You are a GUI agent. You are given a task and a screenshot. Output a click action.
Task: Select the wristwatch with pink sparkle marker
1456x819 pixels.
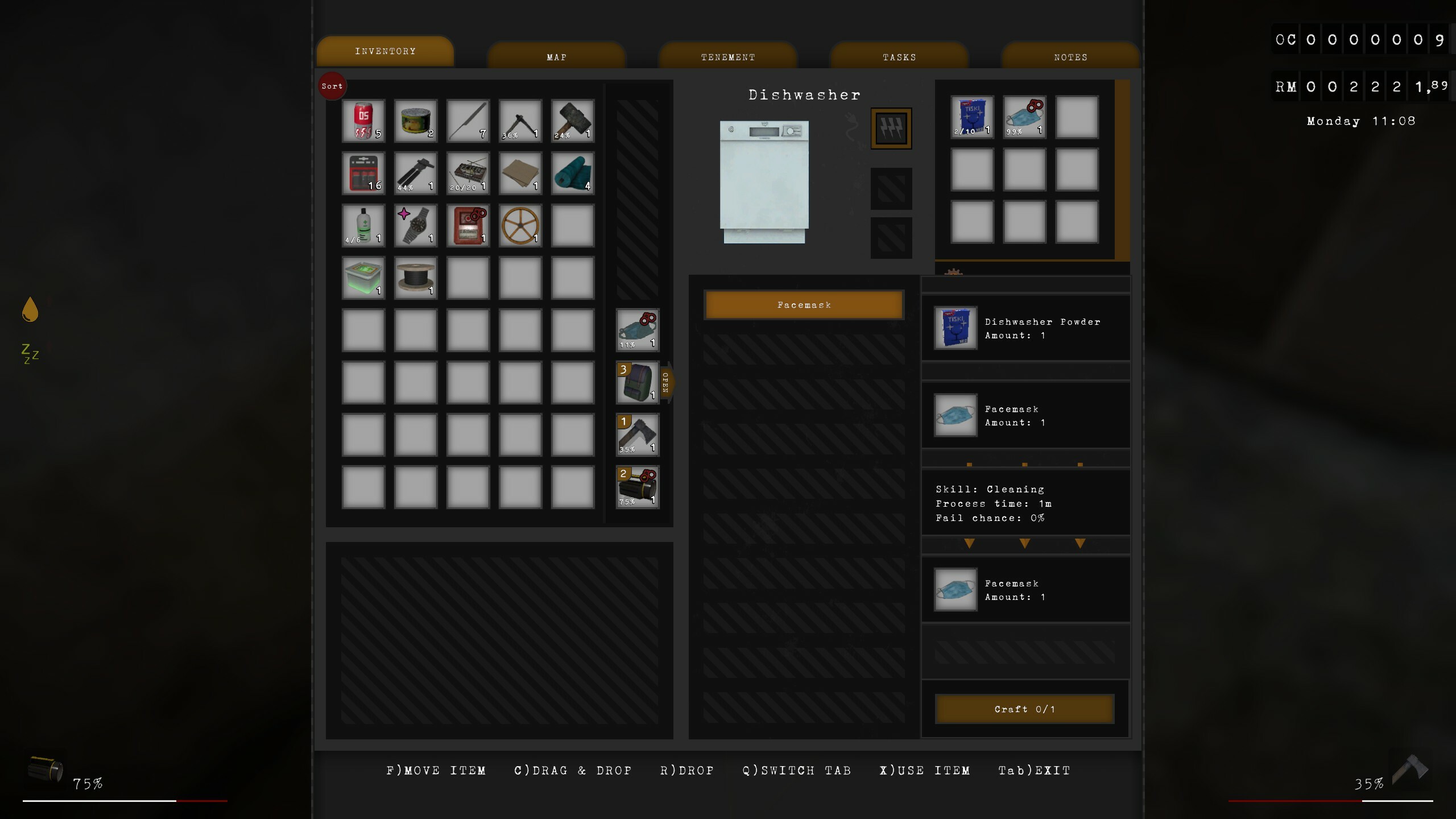415,226
